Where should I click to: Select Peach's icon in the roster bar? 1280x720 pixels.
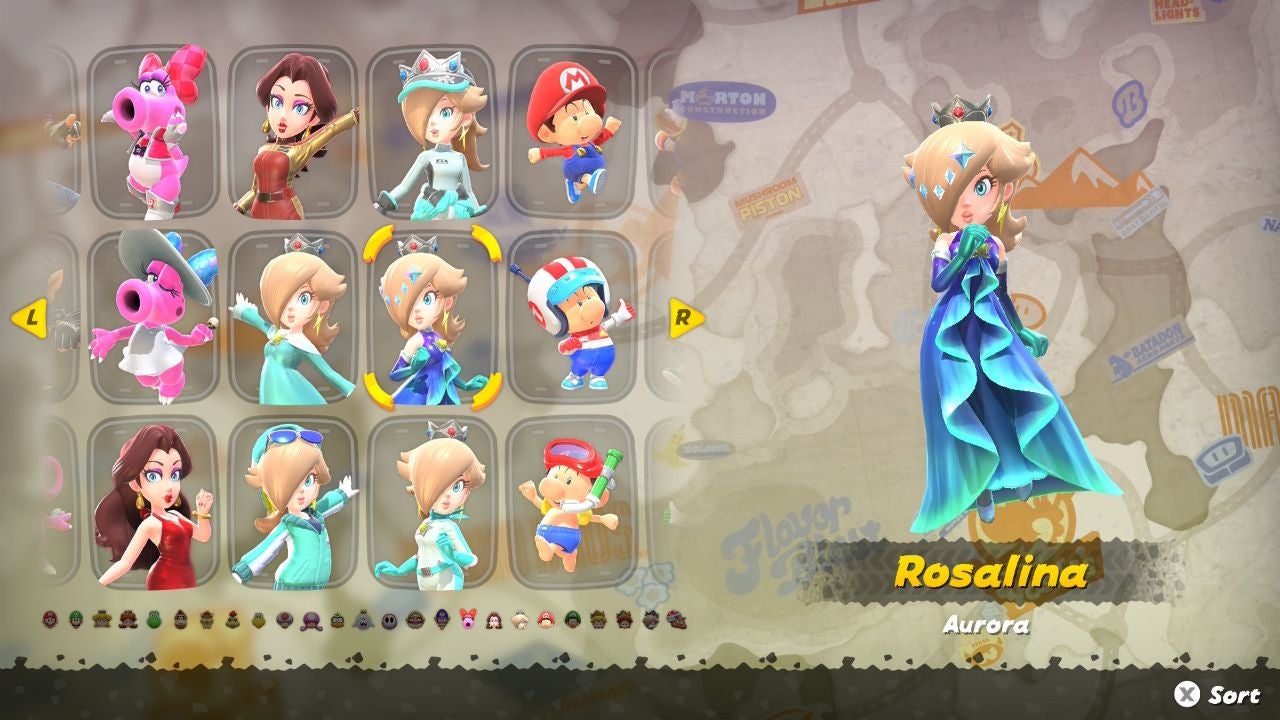(101, 622)
